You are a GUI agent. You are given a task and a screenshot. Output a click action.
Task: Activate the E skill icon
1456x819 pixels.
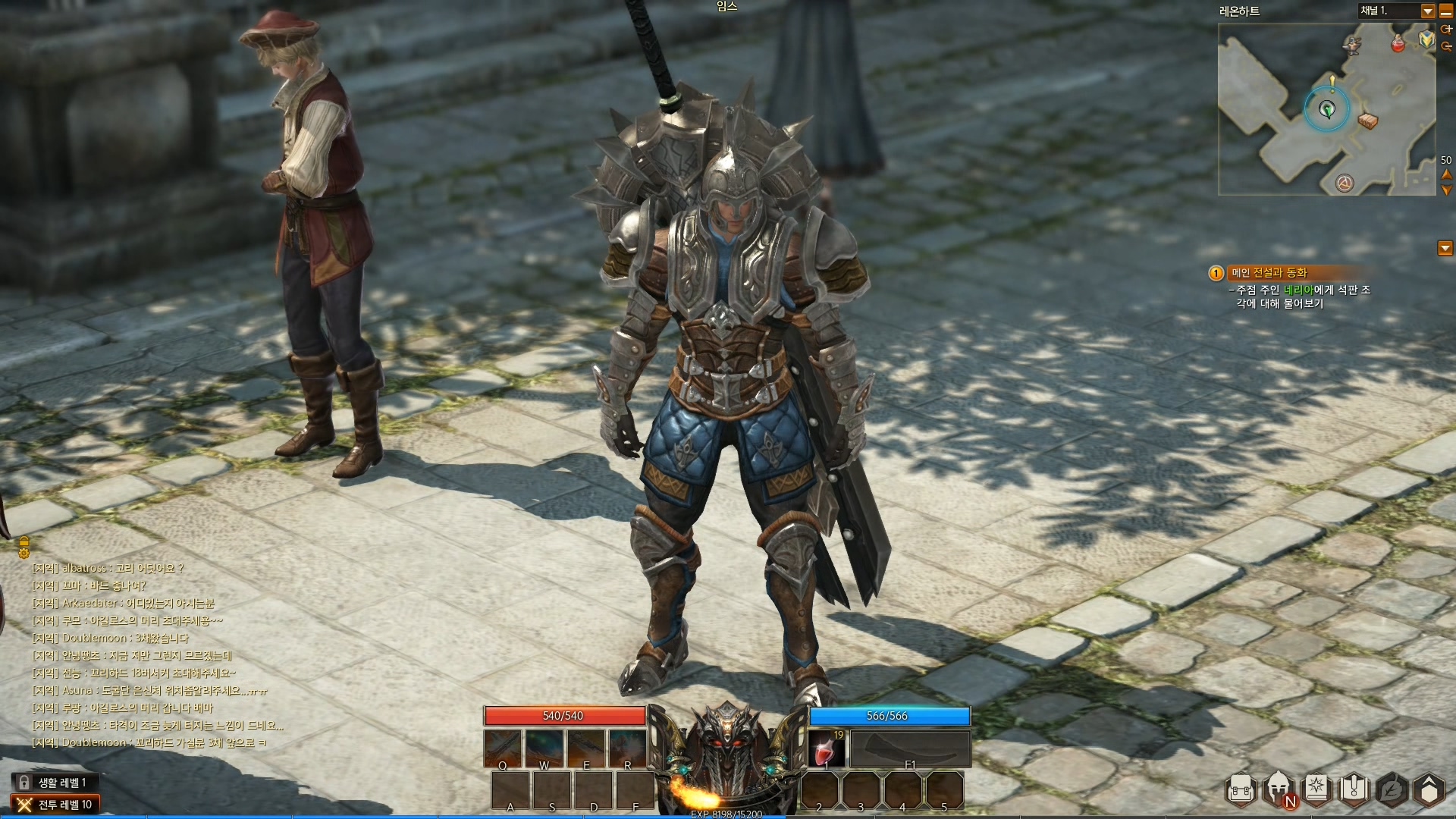[586, 748]
